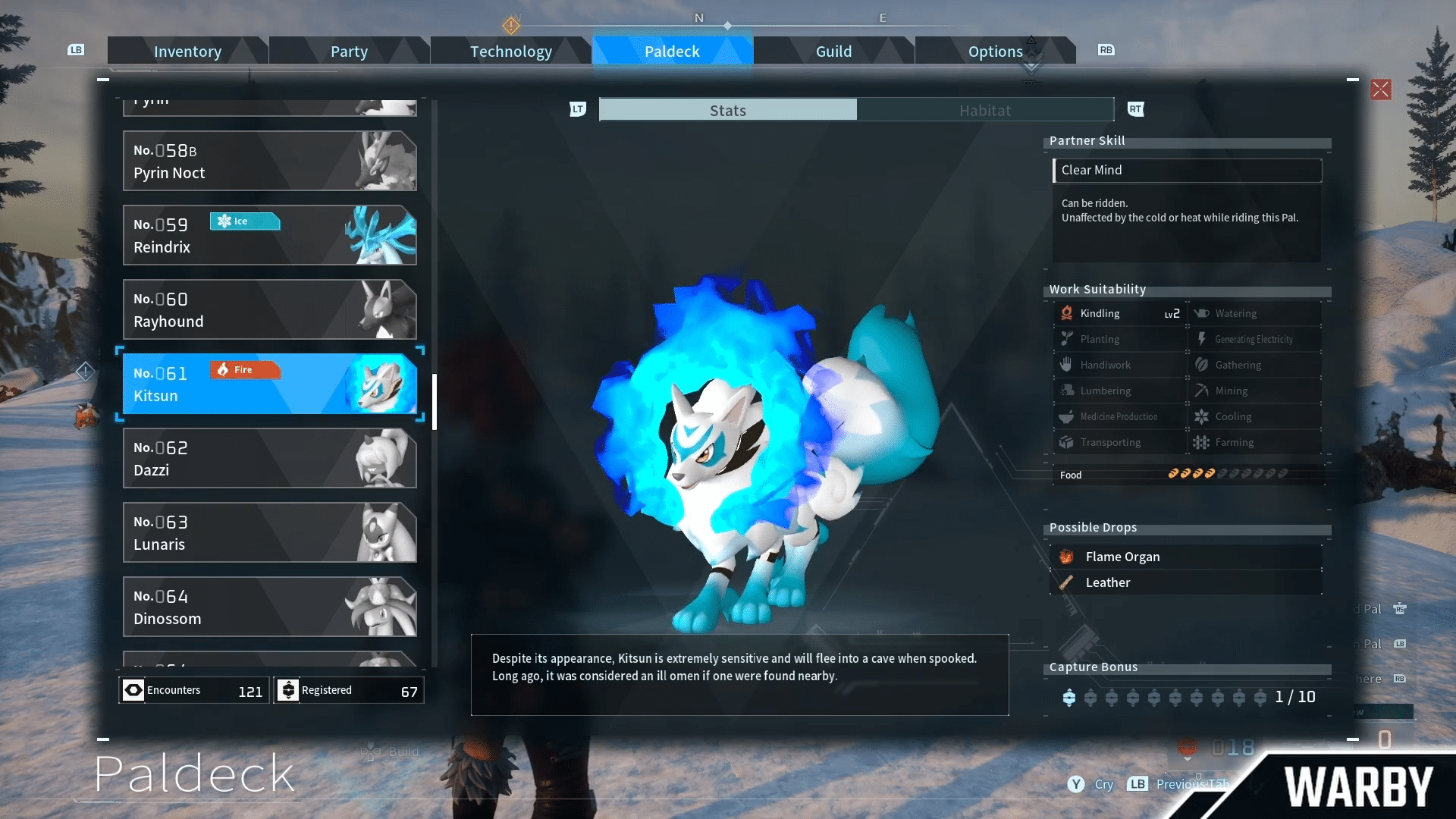Open the Inventory tab
The height and width of the screenshot is (819, 1456).
point(187,52)
